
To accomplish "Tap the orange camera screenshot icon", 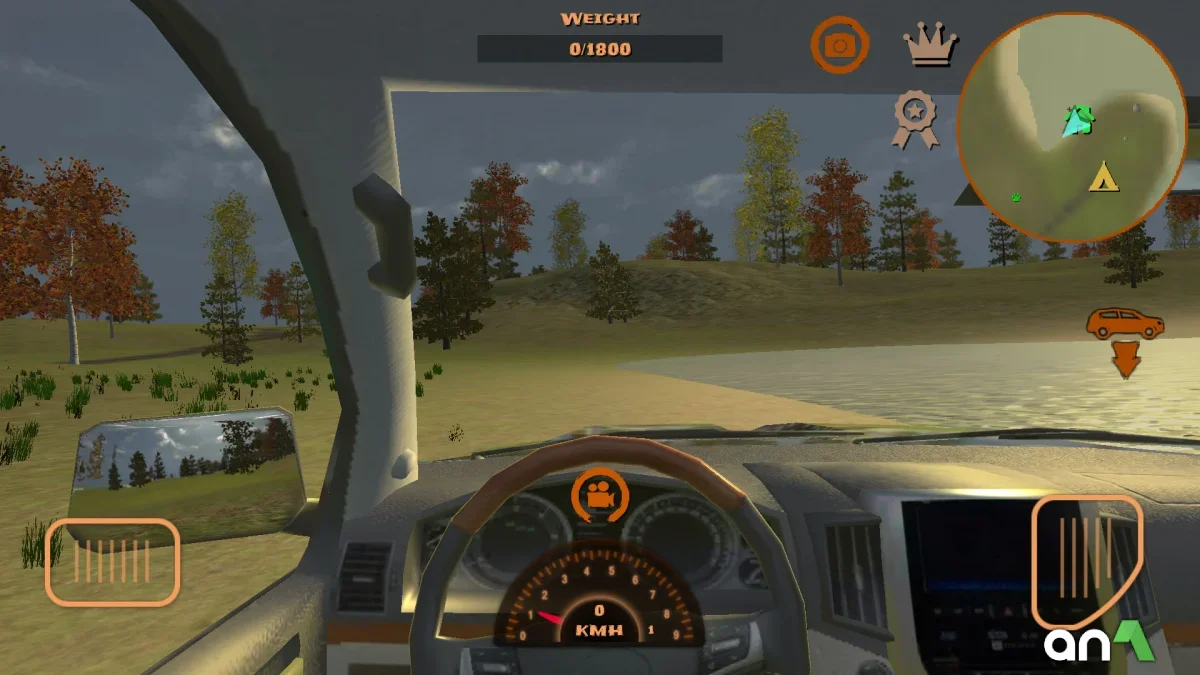I will 839,45.
